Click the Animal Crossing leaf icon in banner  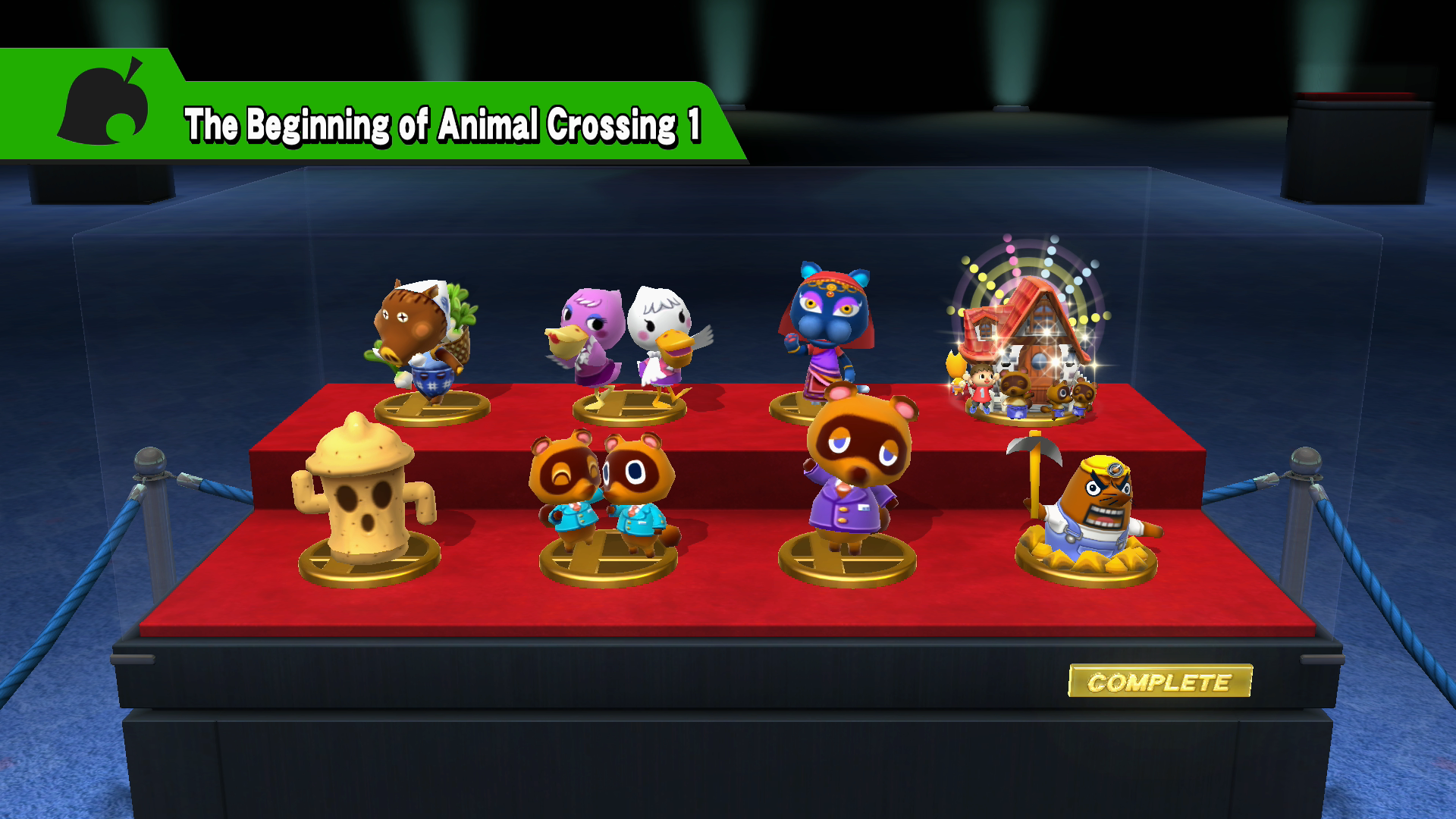[102, 102]
